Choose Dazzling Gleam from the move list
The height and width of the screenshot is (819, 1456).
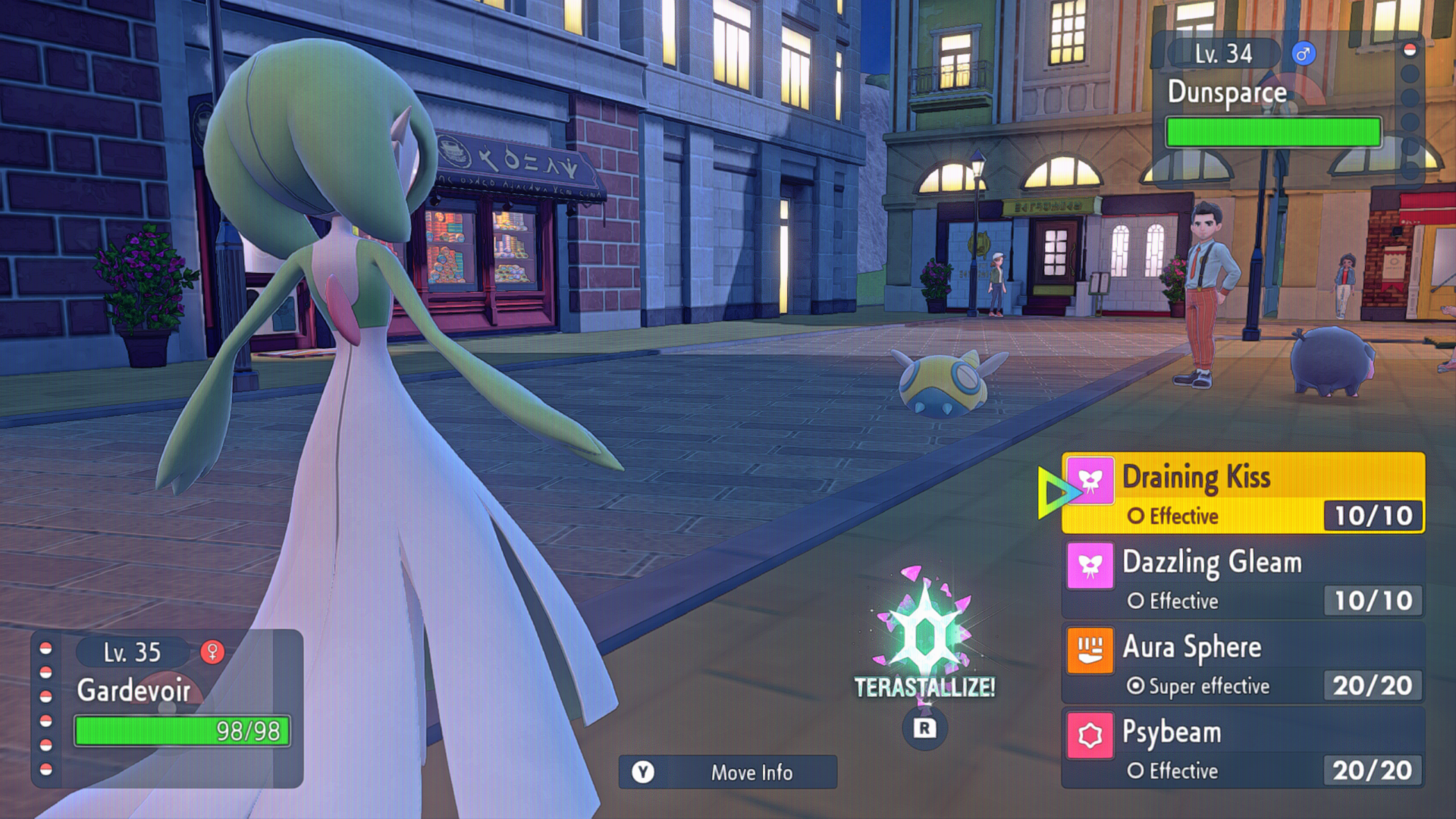1242,579
